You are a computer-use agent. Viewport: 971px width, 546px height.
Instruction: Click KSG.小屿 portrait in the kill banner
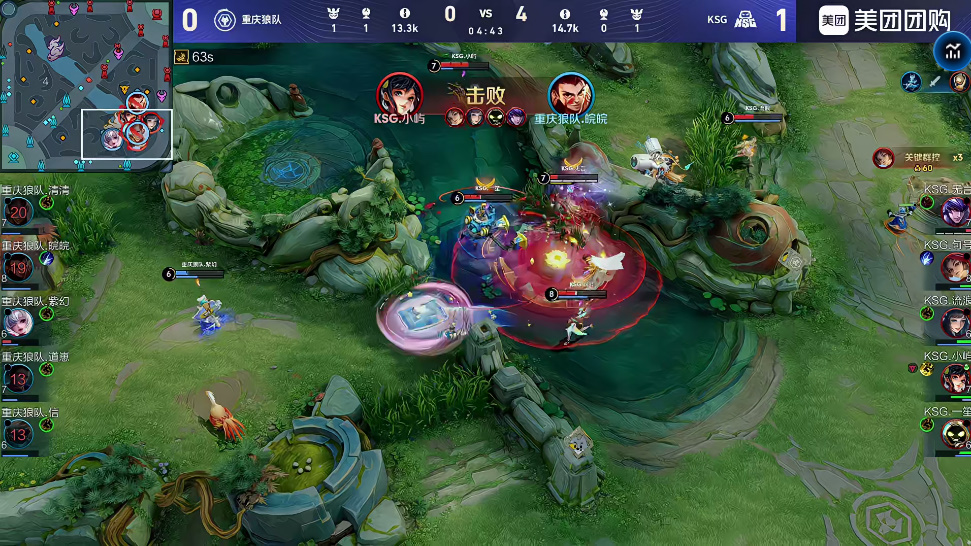[x=398, y=94]
